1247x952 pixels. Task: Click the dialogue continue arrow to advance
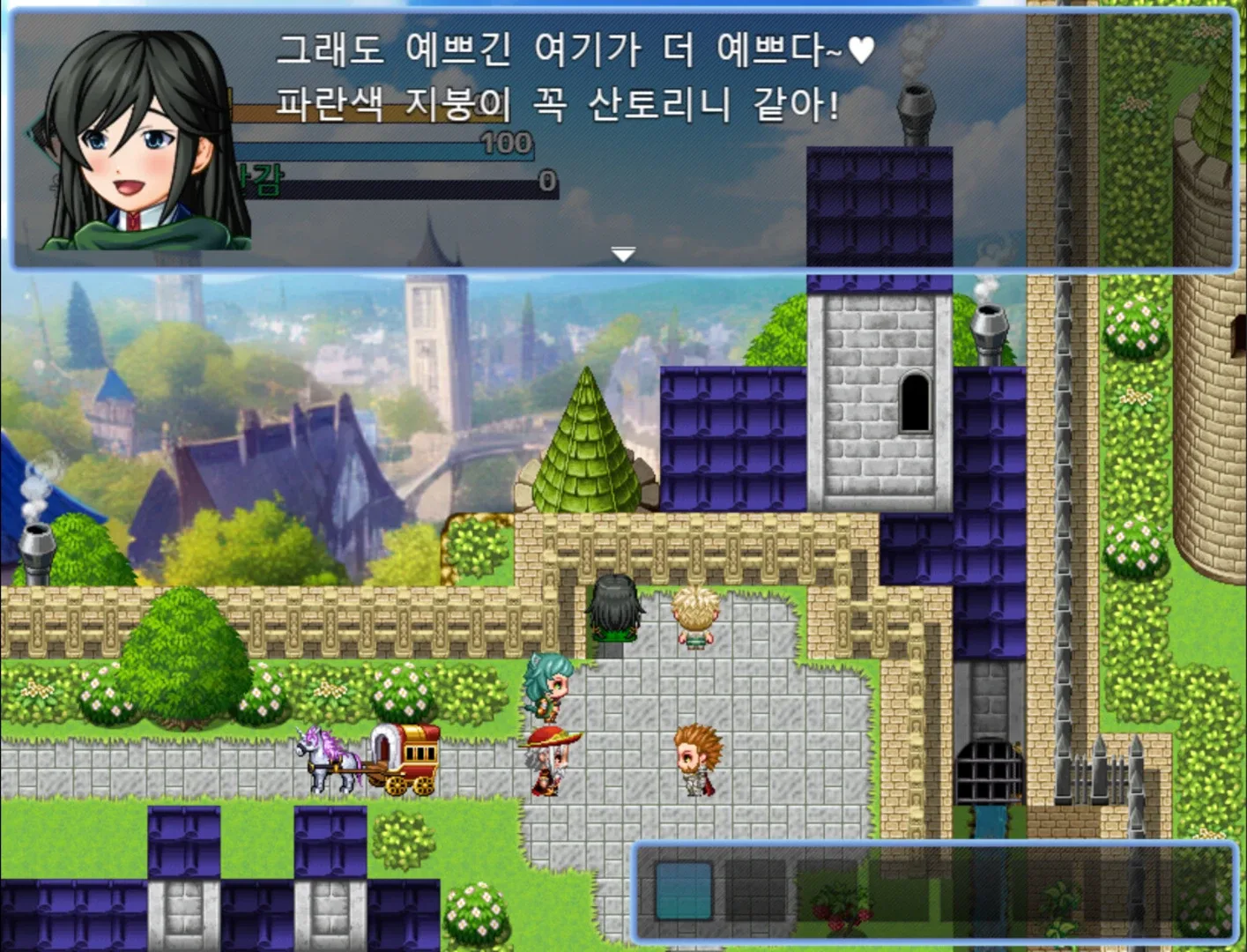coord(624,253)
